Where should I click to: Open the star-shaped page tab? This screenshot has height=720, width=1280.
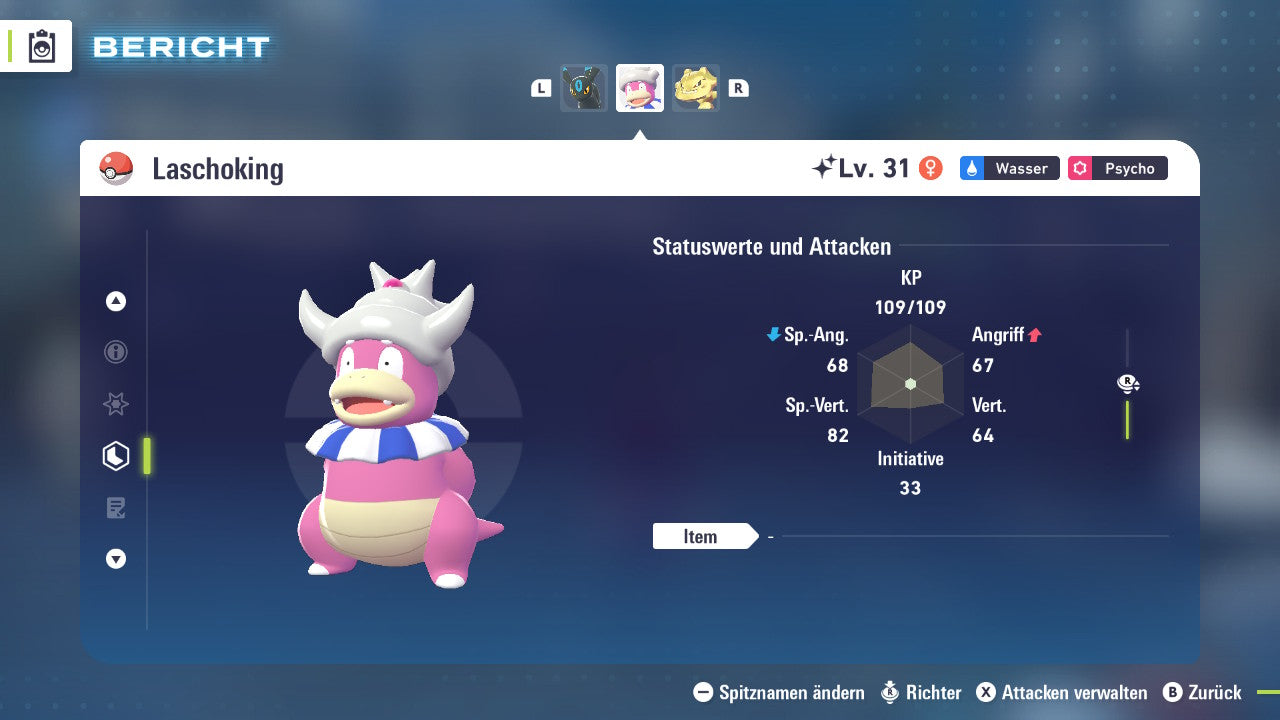pos(116,404)
